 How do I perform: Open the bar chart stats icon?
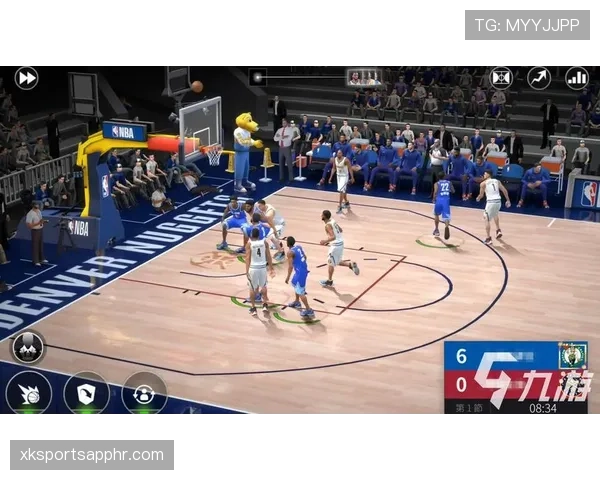point(577,77)
